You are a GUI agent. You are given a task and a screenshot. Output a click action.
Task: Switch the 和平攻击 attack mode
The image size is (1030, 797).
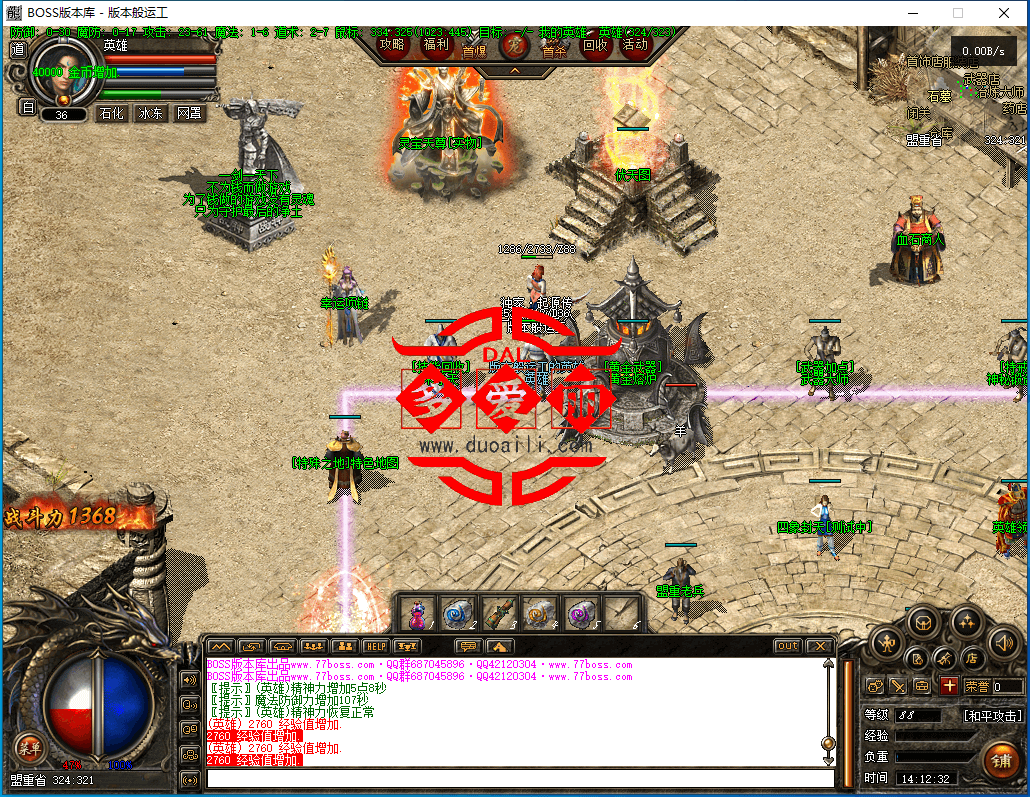993,716
